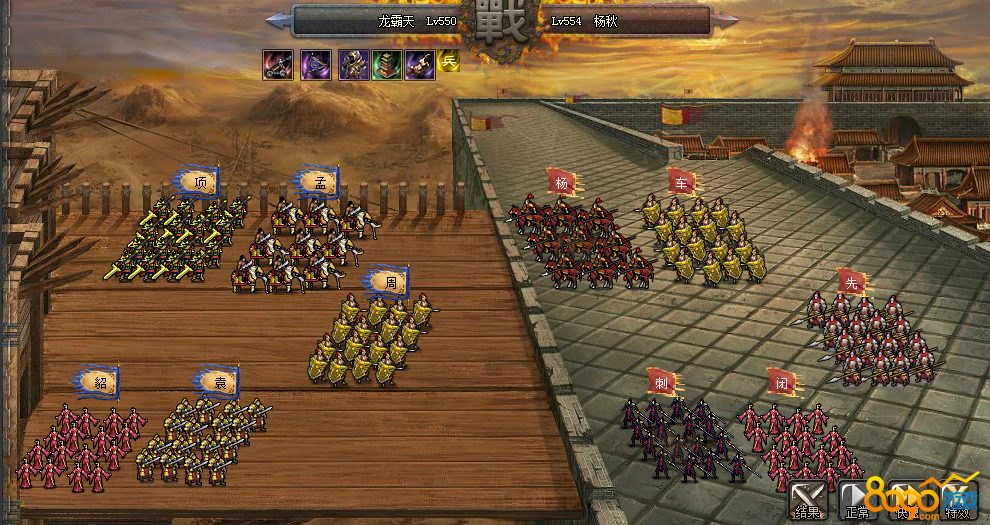Viewport: 990px width, 525px height.
Task: Inspect the golden armor buff icon
Action: [354, 65]
